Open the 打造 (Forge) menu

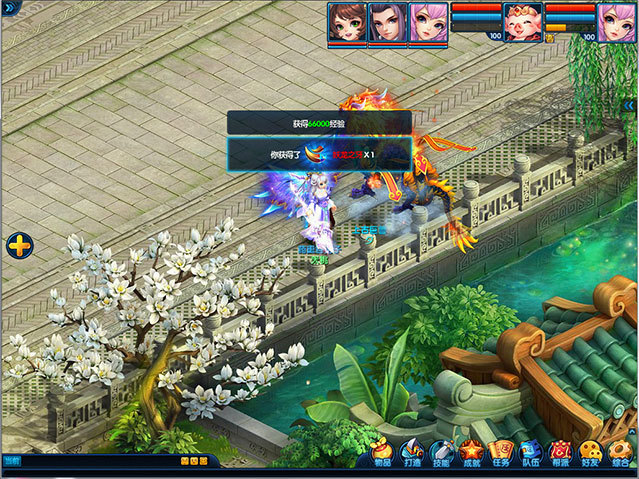point(411,453)
